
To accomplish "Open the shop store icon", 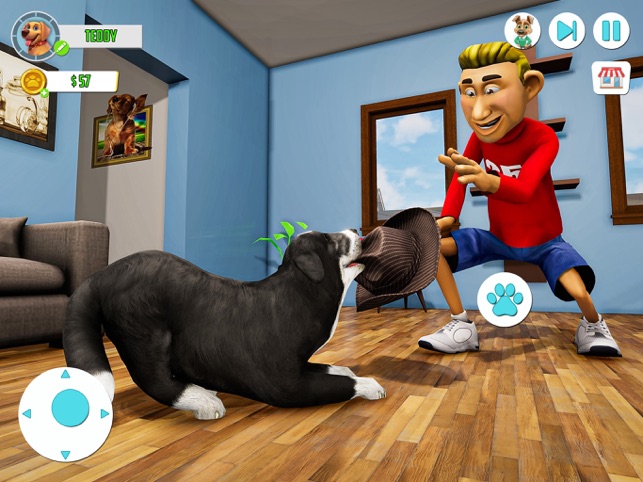I will click(611, 78).
